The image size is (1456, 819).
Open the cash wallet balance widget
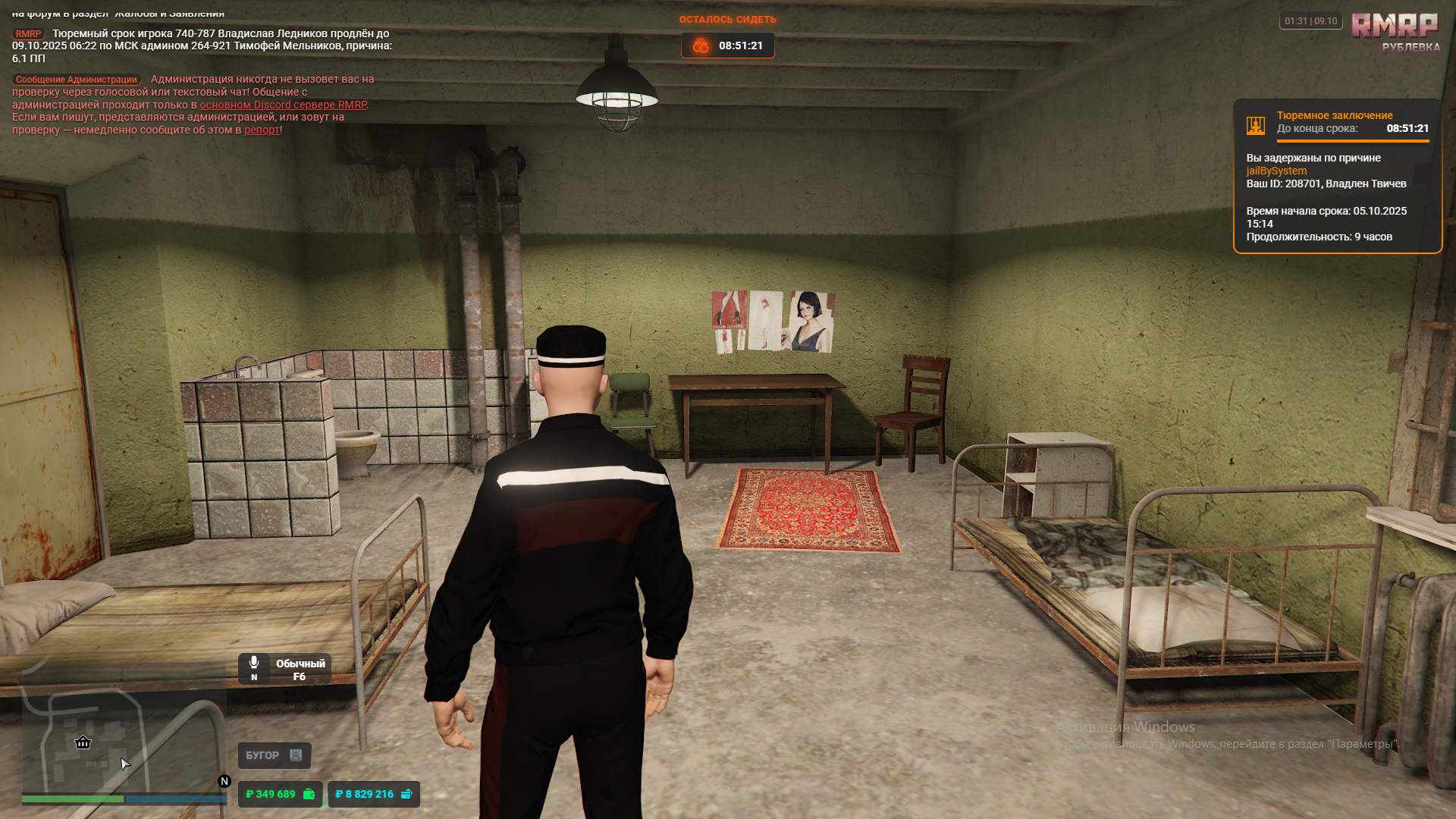tap(280, 794)
